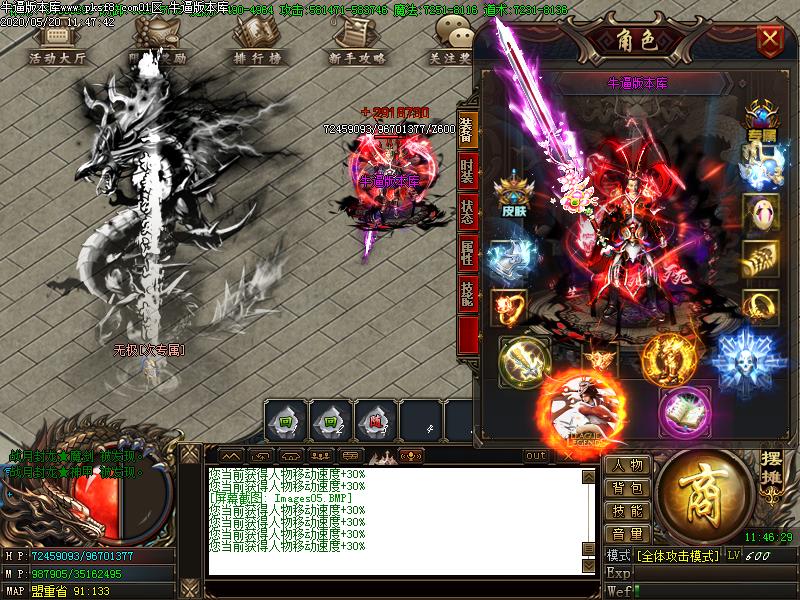Switch to the 技能 skills tab
The width and height of the screenshot is (800, 600).
tap(467, 295)
